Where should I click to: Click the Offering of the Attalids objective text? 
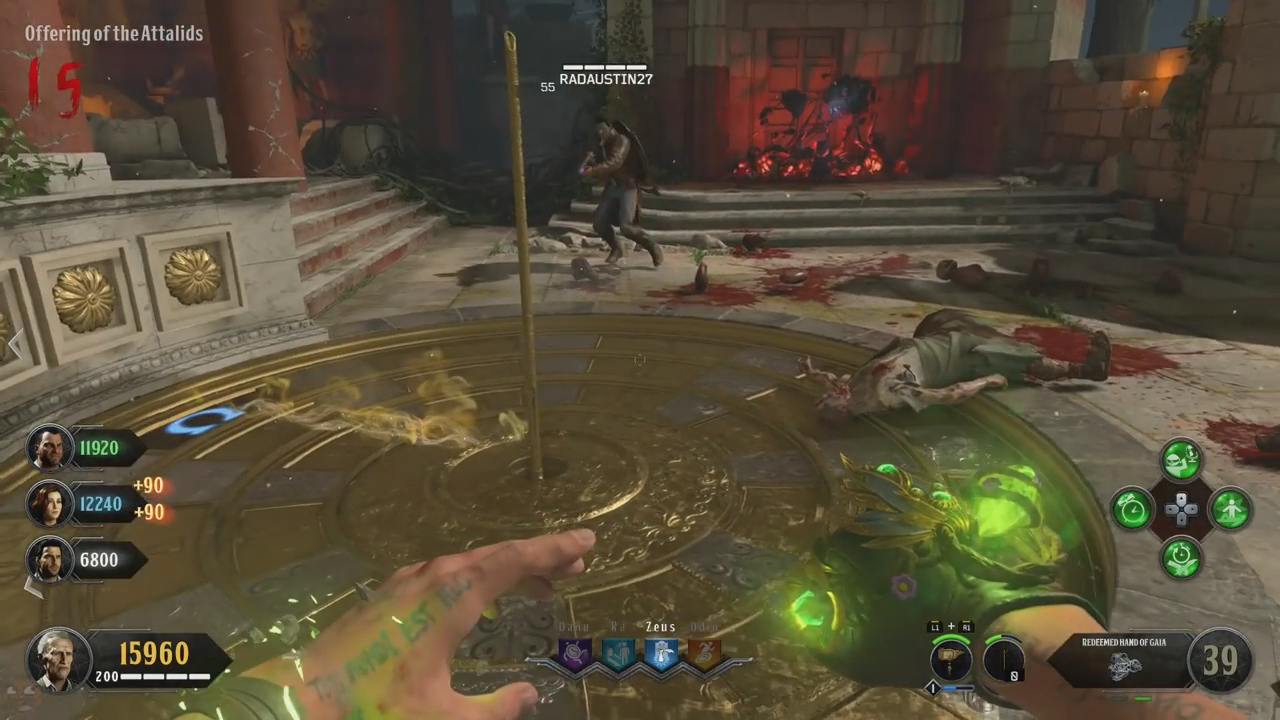[x=114, y=34]
